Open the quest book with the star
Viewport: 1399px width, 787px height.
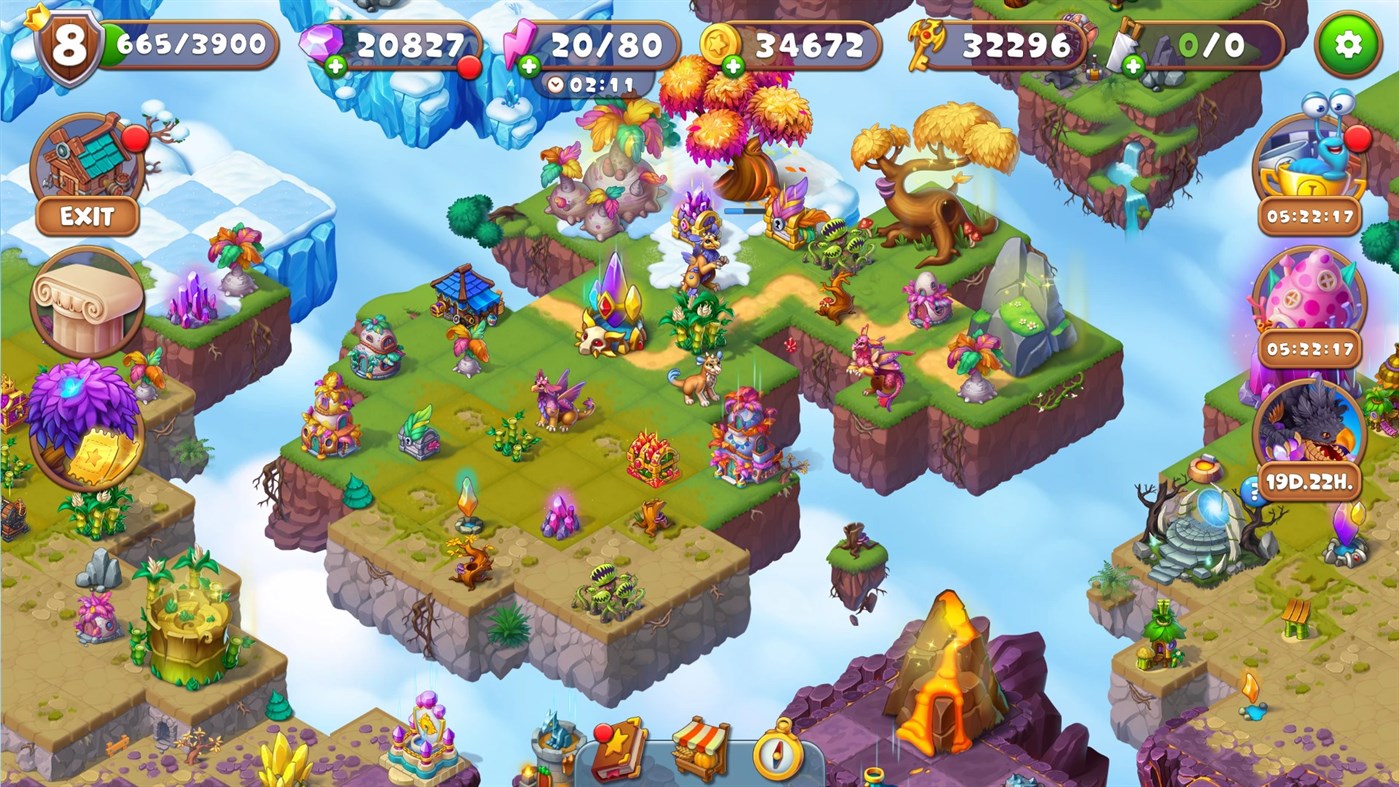click(620, 753)
